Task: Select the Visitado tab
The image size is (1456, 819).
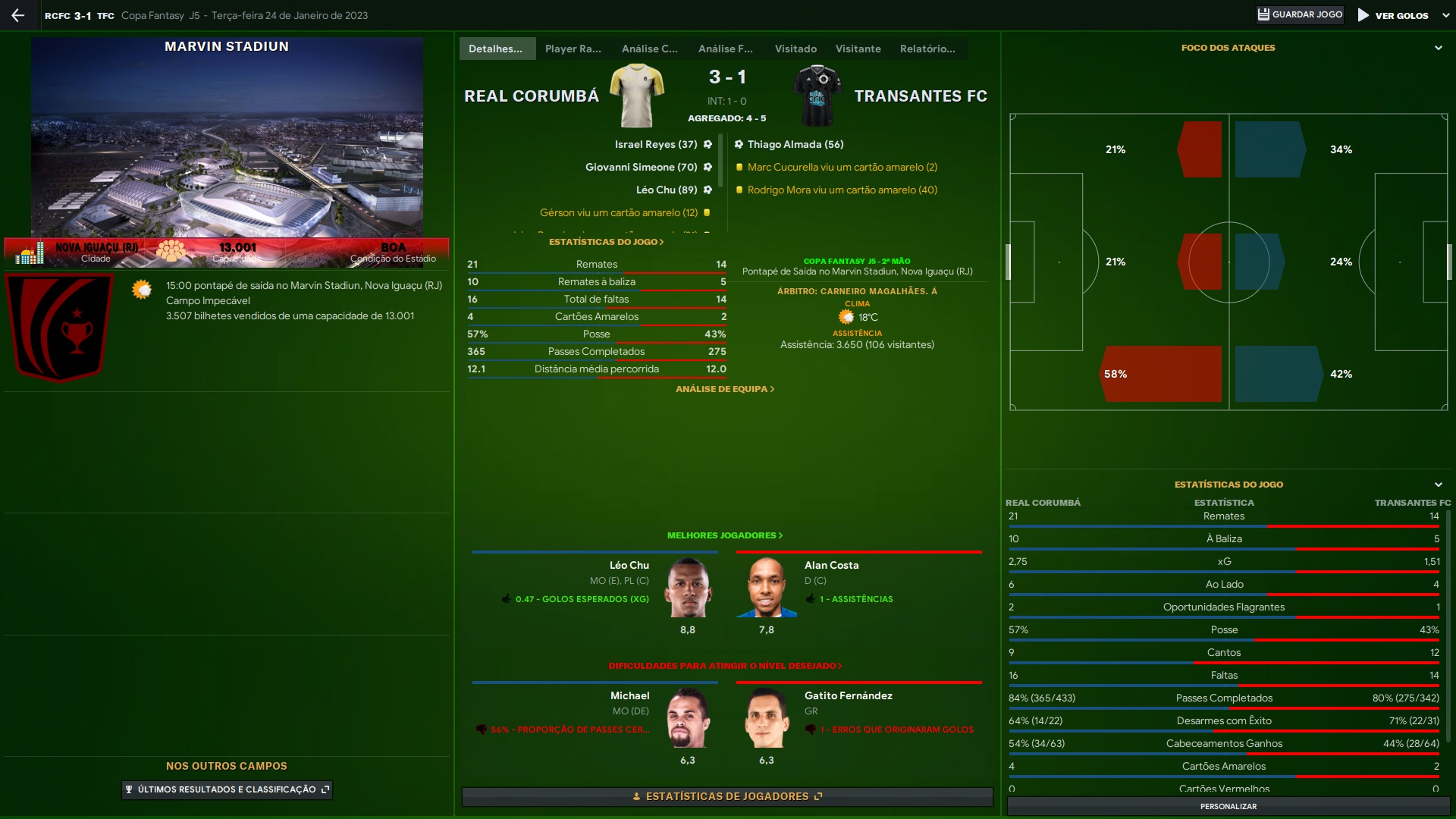Action: coord(795,49)
